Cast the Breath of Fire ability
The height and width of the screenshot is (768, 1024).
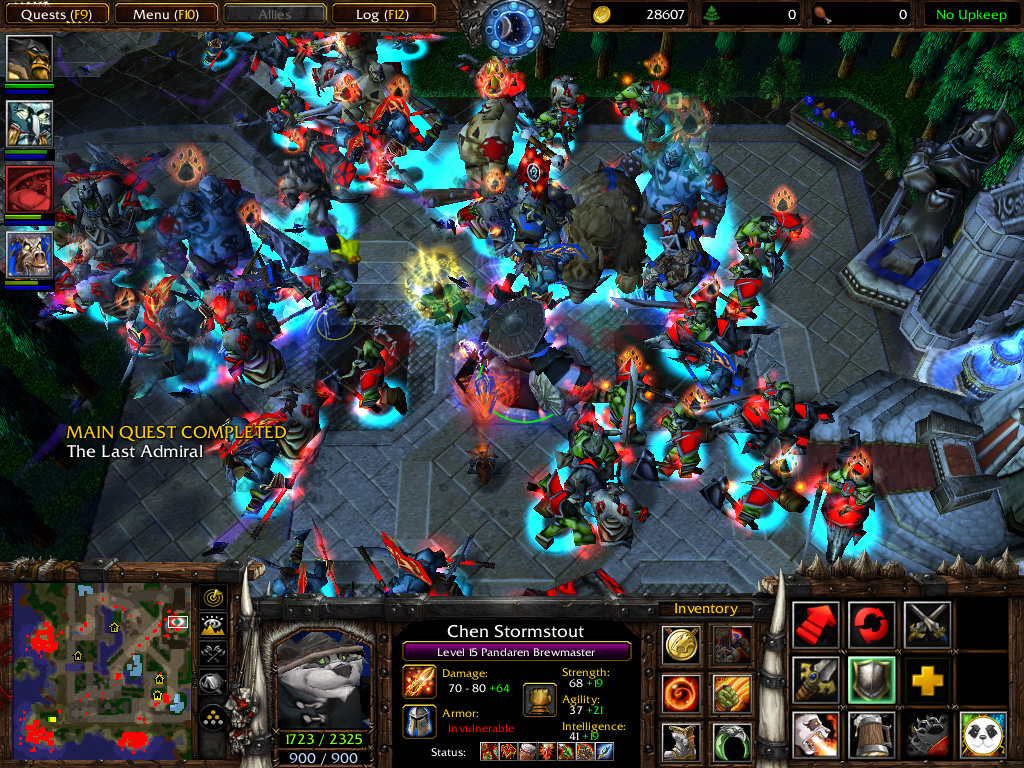[x=816, y=736]
